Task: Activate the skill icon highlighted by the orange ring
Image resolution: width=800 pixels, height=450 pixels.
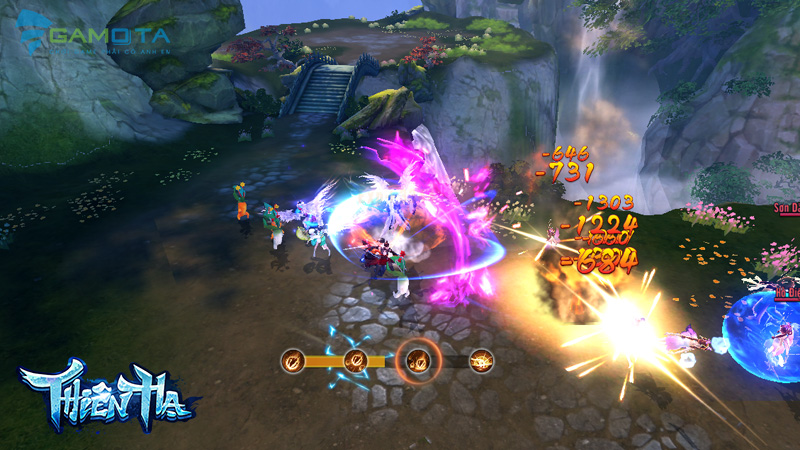Action: pyautogui.click(x=417, y=359)
